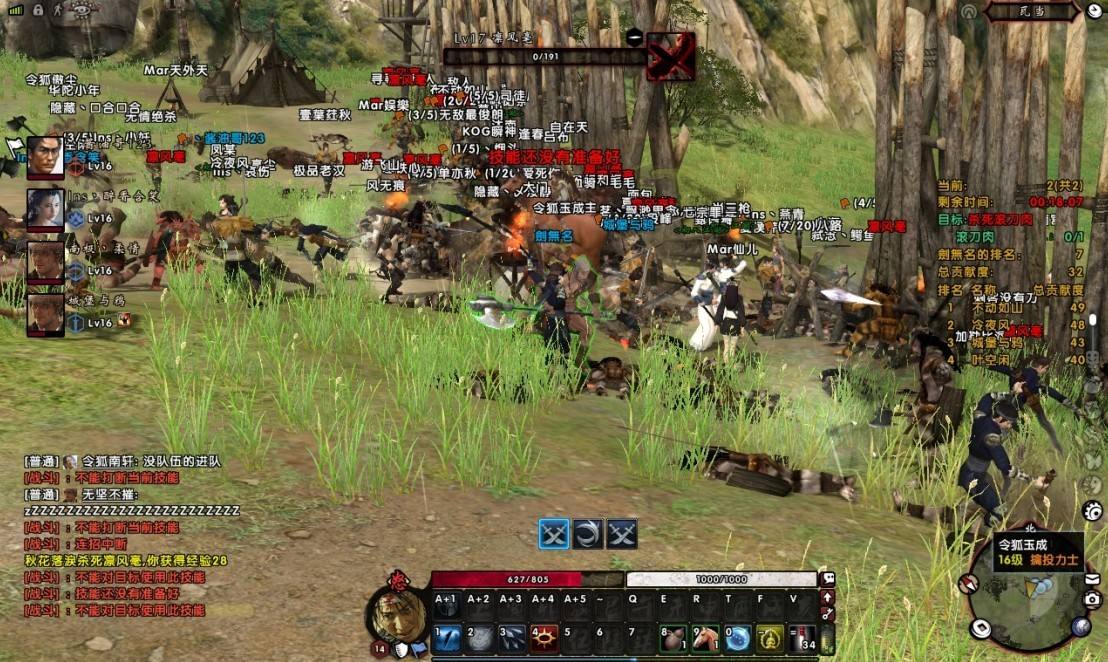The height and width of the screenshot is (662, 1108).
Task: Activate the blue orb skill in slot 0
Action: point(738,638)
